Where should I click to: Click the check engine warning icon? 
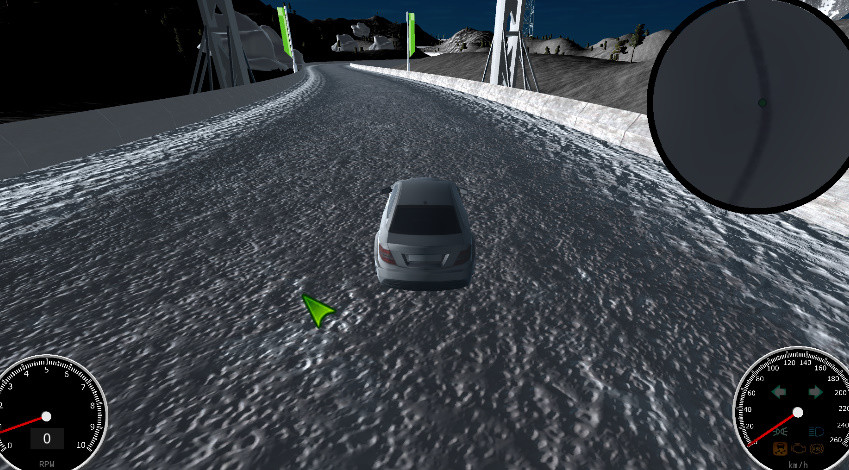(x=798, y=449)
